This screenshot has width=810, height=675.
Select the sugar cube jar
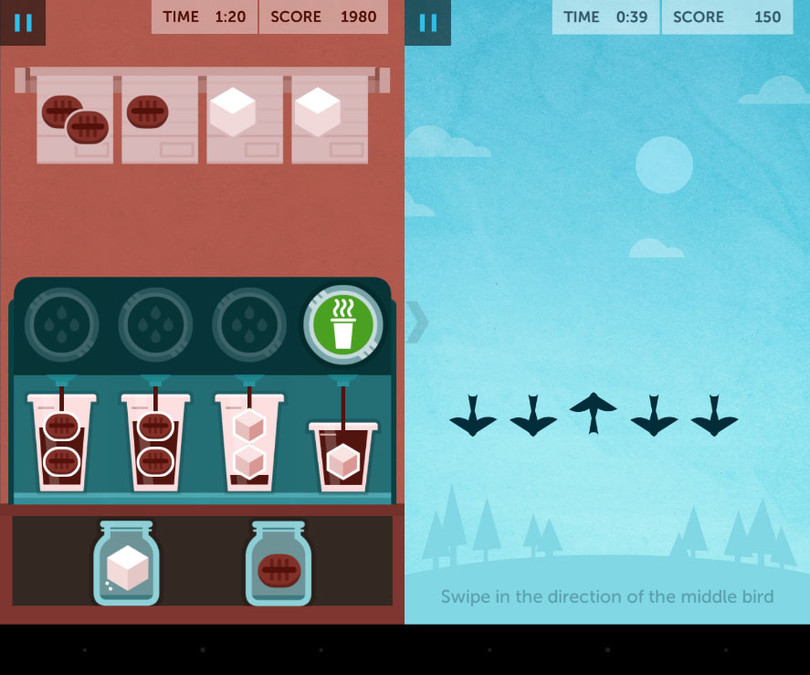(127, 565)
